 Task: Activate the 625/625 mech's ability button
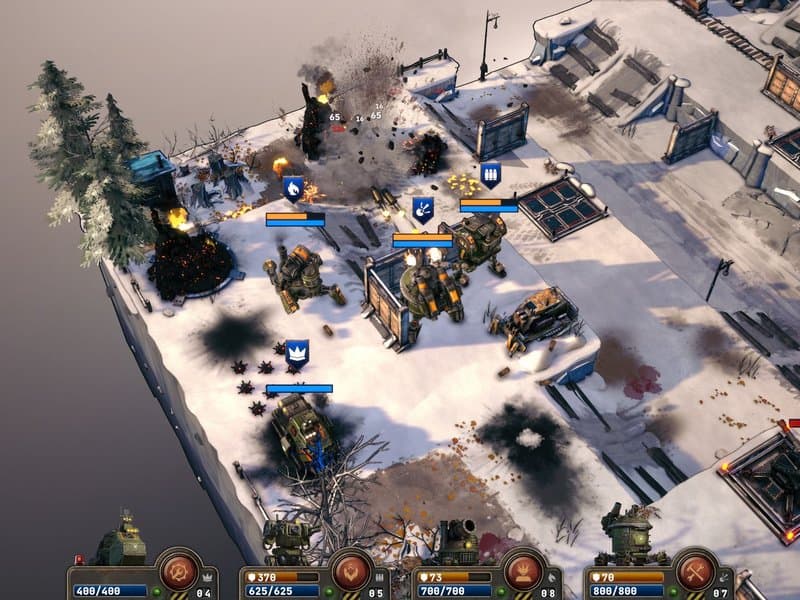pos(351,570)
